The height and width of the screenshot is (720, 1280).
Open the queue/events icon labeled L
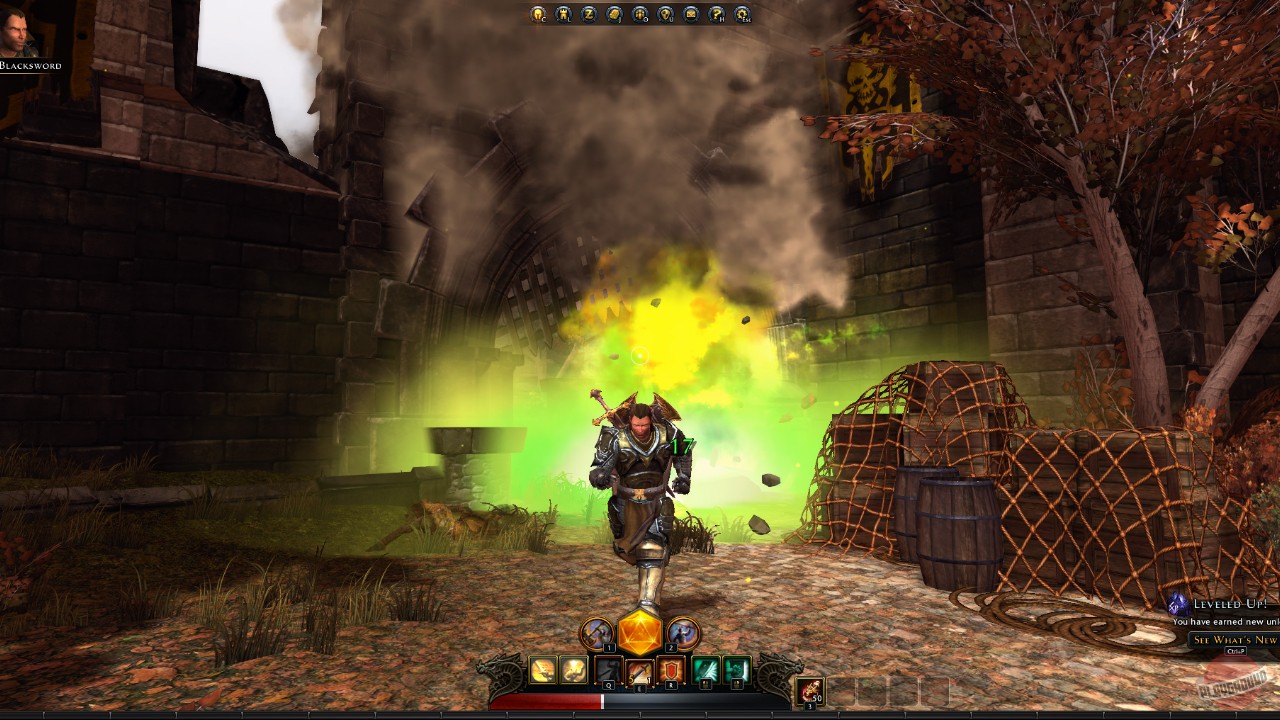click(x=563, y=14)
